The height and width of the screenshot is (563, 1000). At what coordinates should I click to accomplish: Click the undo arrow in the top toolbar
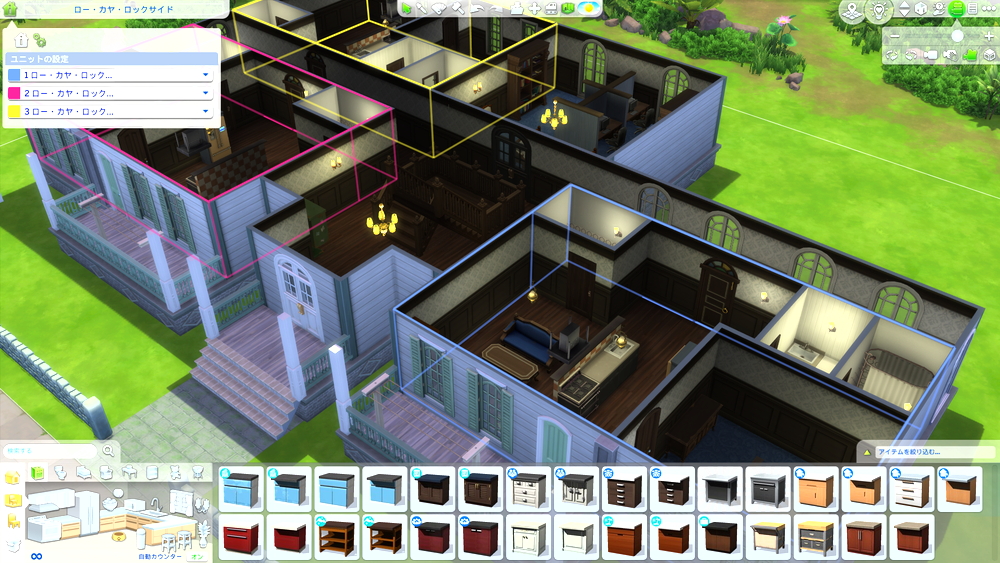[x=476, y=8]
